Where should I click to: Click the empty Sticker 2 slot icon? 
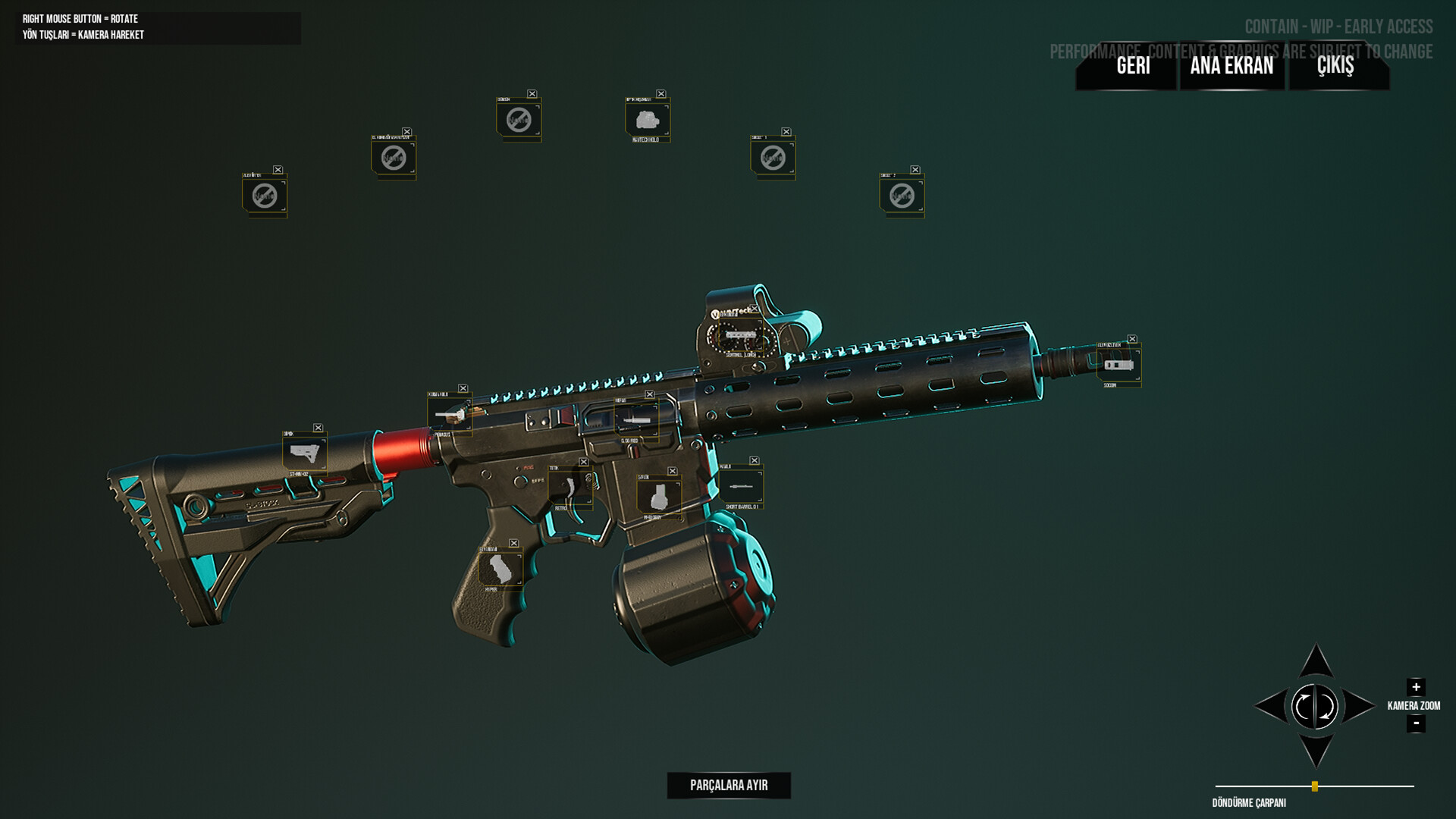pos(901,196)
